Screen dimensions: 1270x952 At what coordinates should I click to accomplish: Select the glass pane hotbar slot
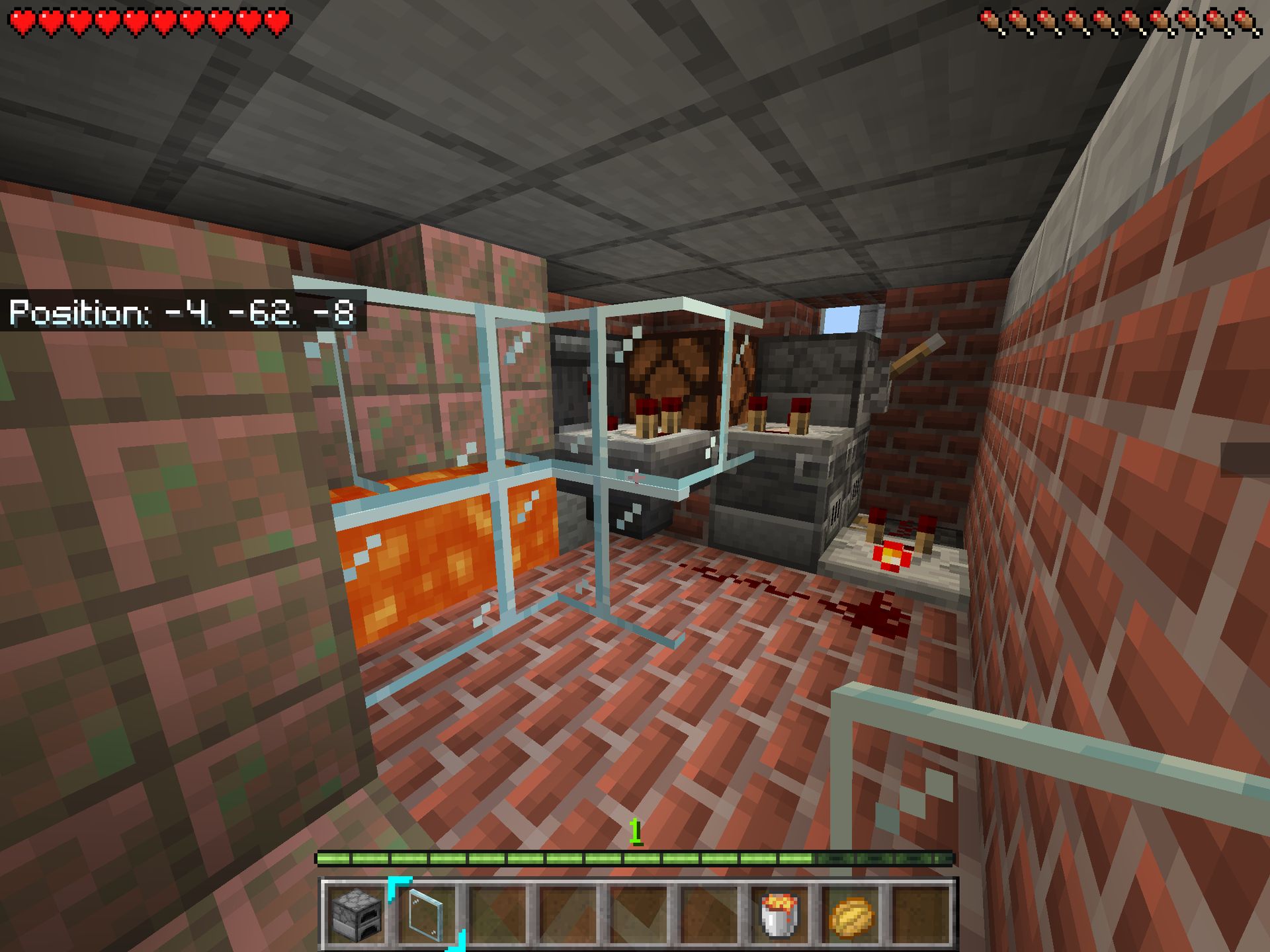point(427,915)
